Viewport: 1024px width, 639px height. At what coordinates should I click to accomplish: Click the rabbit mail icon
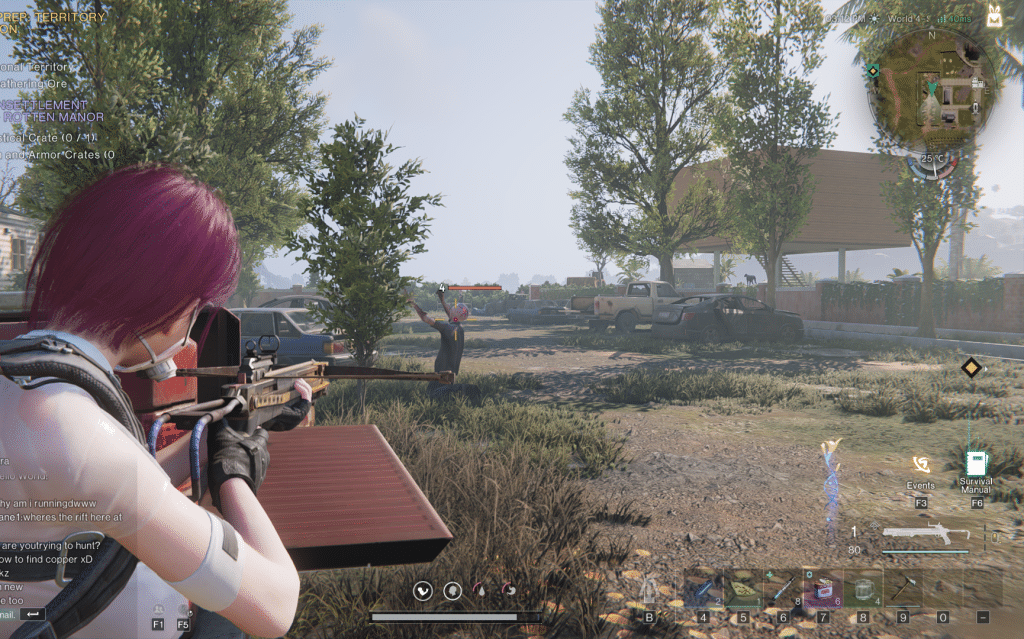(x=994, y=15)
